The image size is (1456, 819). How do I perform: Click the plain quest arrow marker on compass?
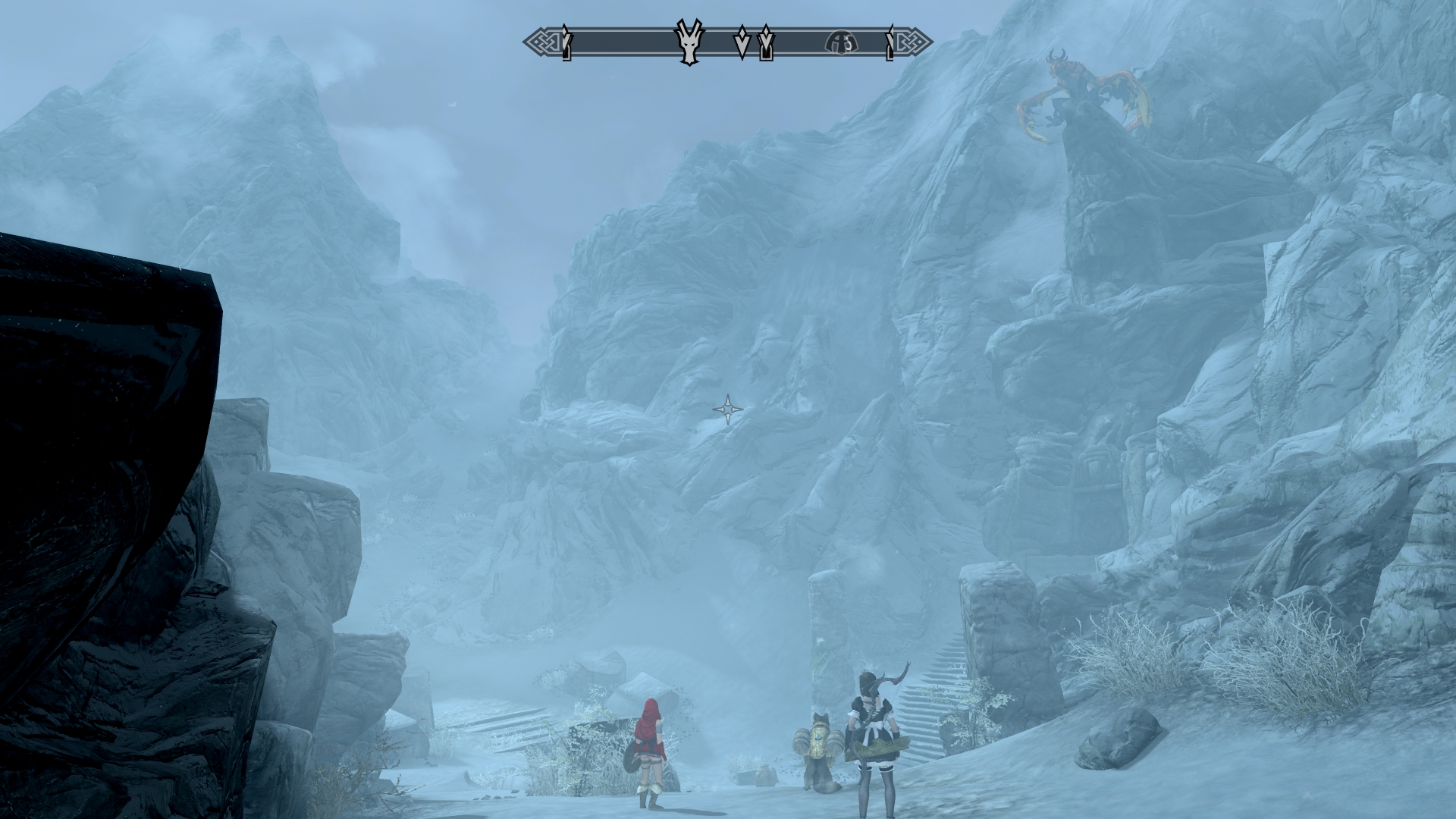click(x=742, y=42)
